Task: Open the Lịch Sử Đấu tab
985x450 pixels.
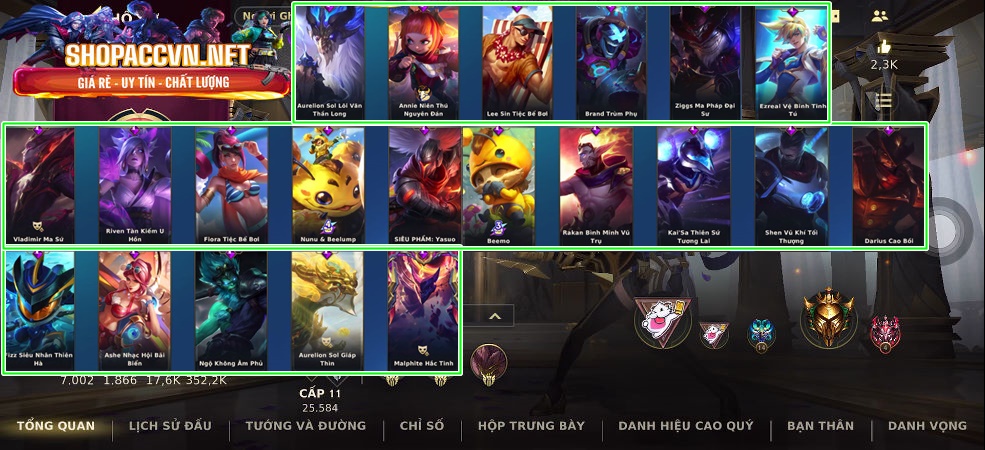Action: pyautogui.click(x=170, y=426)
